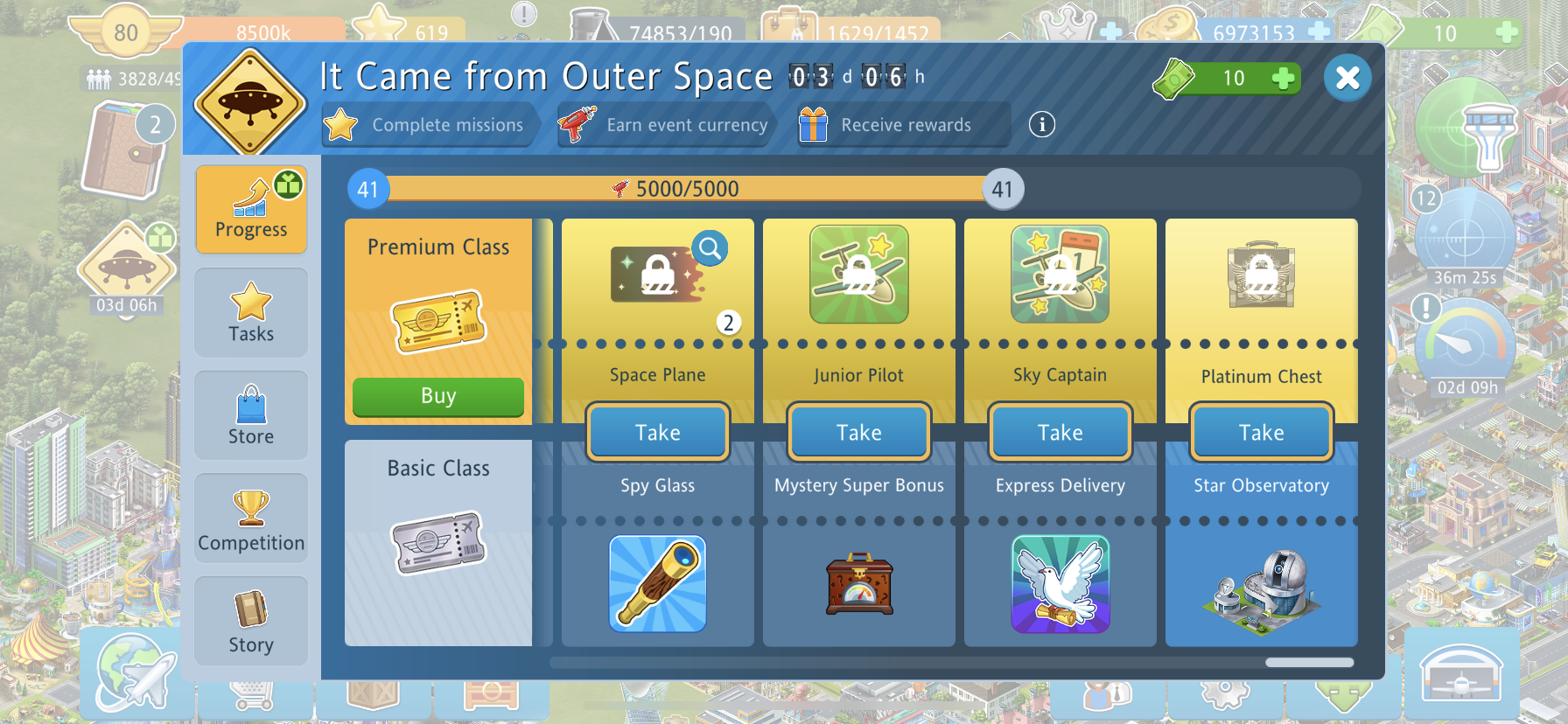Screen dimensions: 1568x724
Task: Add more green cash in event header
Action: click(1283, 79)
